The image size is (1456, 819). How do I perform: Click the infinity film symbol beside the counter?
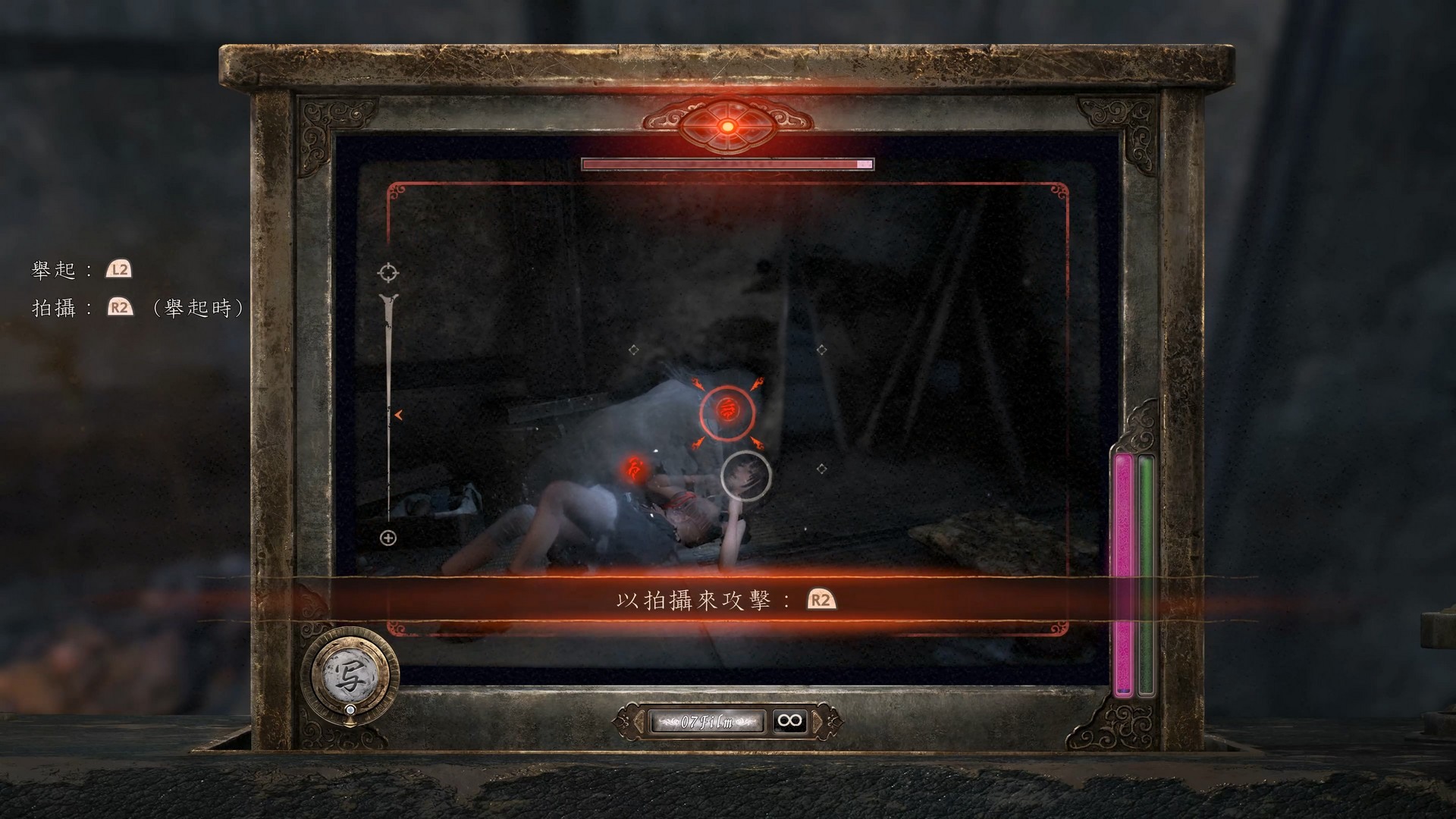point(789,720)
